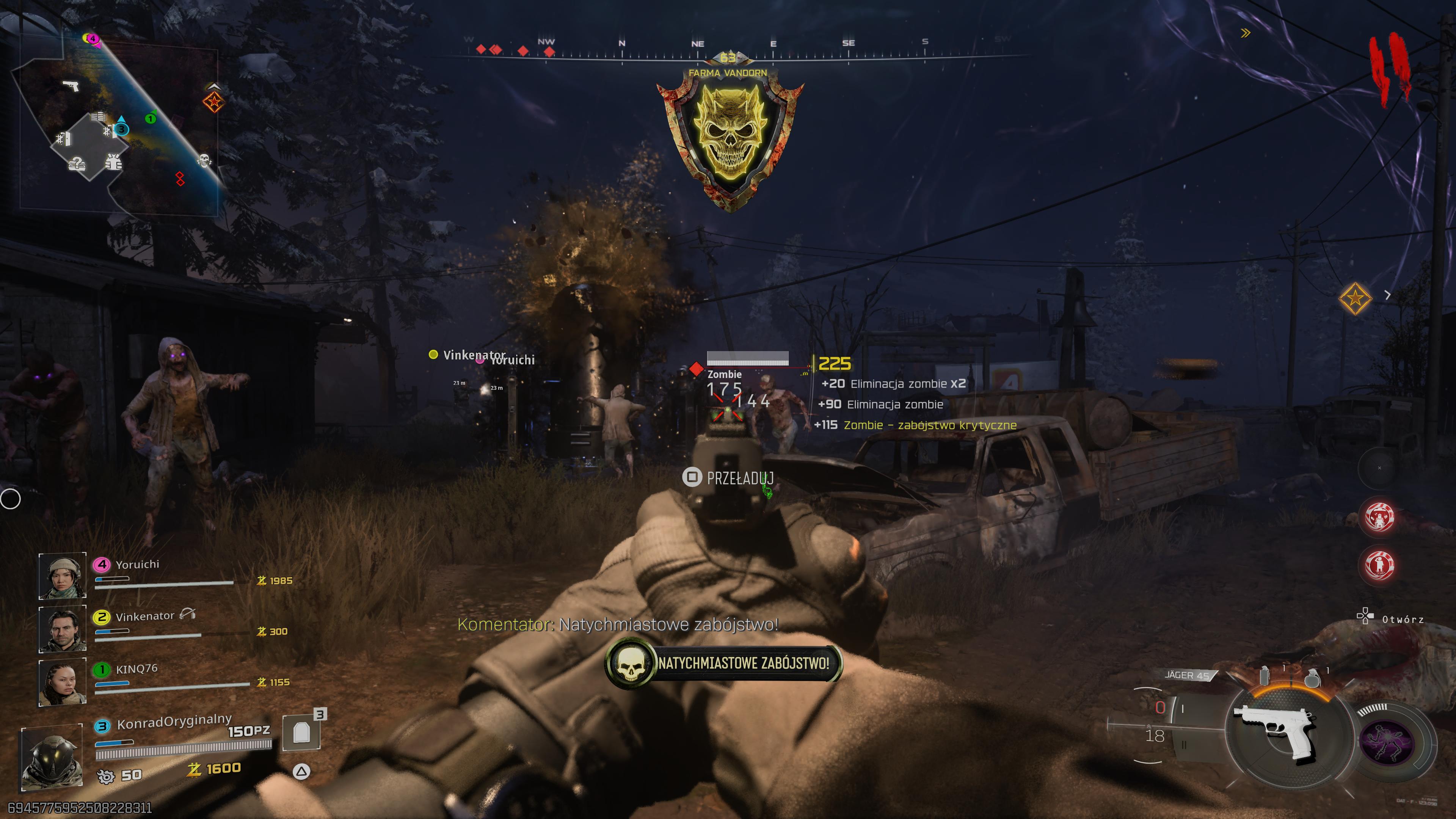Viewport: 1456px width, 819px height.
Task: Click the essence icon beside 1600
Action: coord(195,769)
